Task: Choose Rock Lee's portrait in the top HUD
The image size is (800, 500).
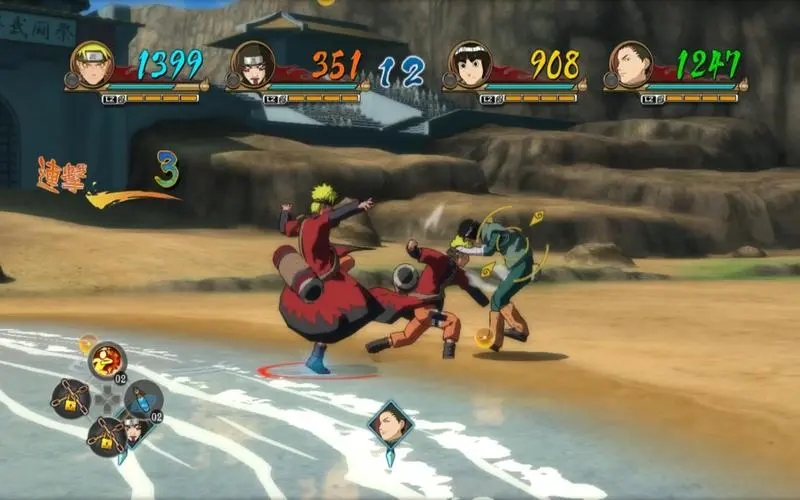Action: (x=469, y=64)
